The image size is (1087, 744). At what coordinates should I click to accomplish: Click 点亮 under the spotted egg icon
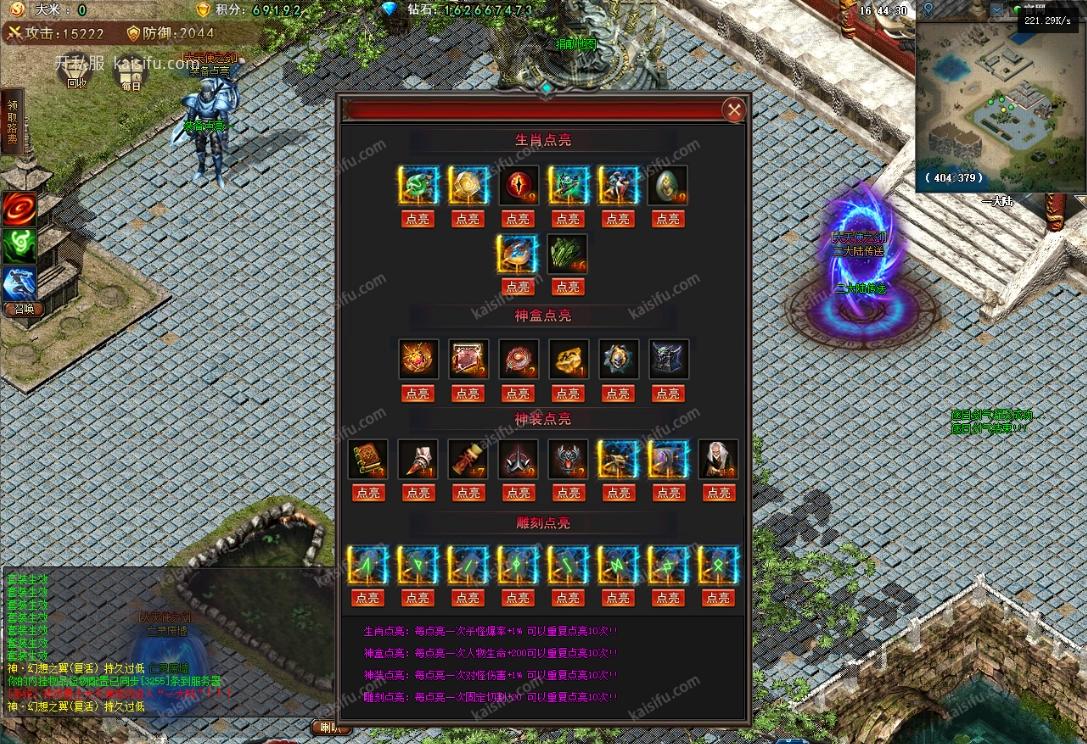point(668,219)
